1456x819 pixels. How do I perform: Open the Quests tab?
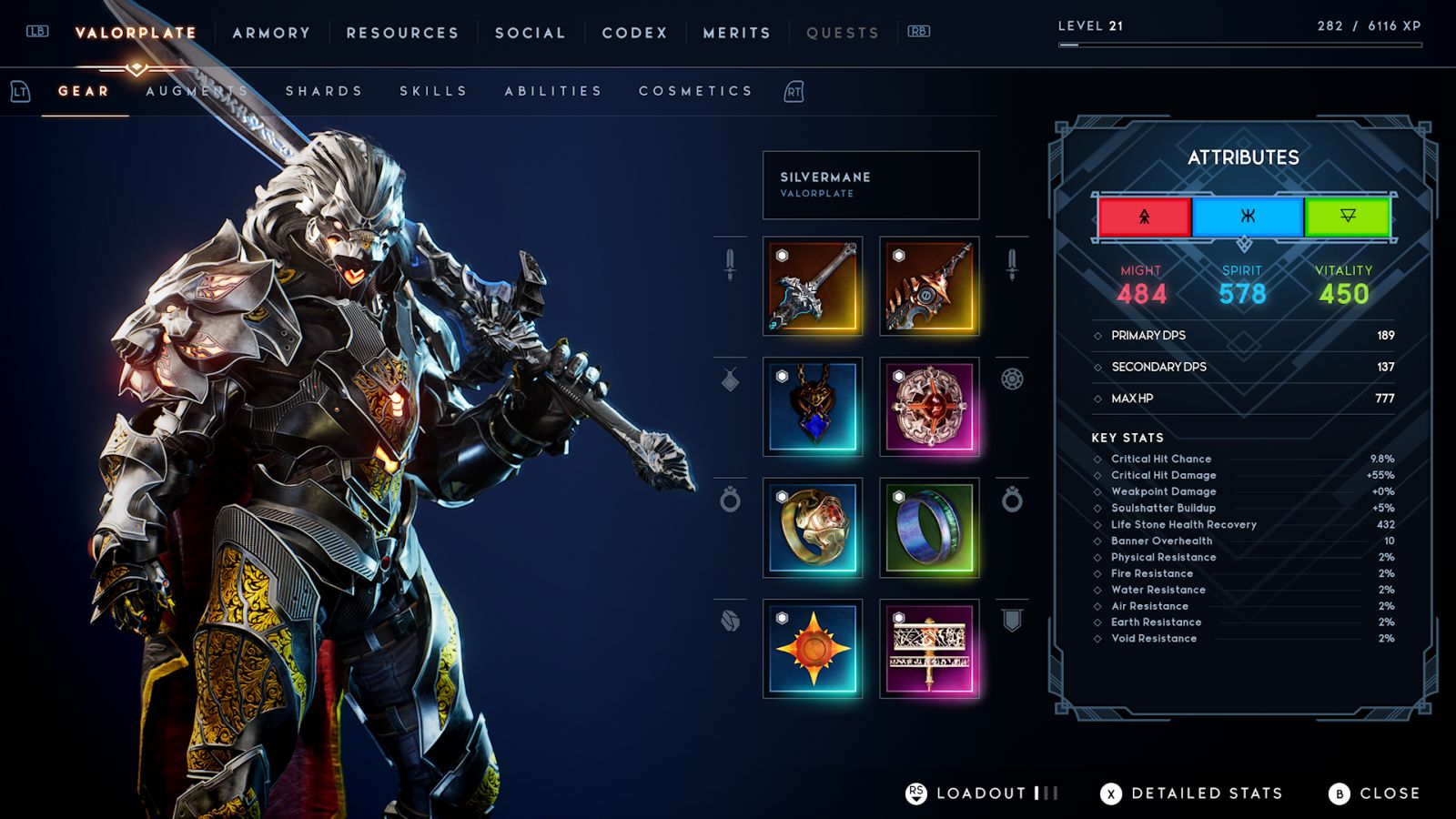[x=843, y=33]
